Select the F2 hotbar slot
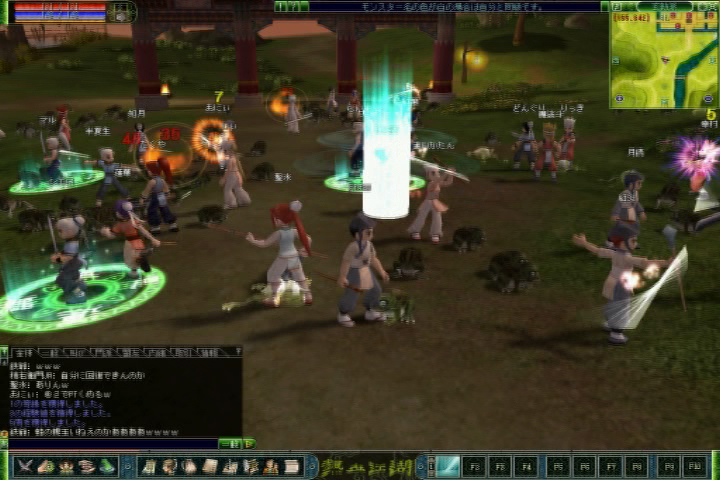Screen dimensions: 720x480 [474, 466]
